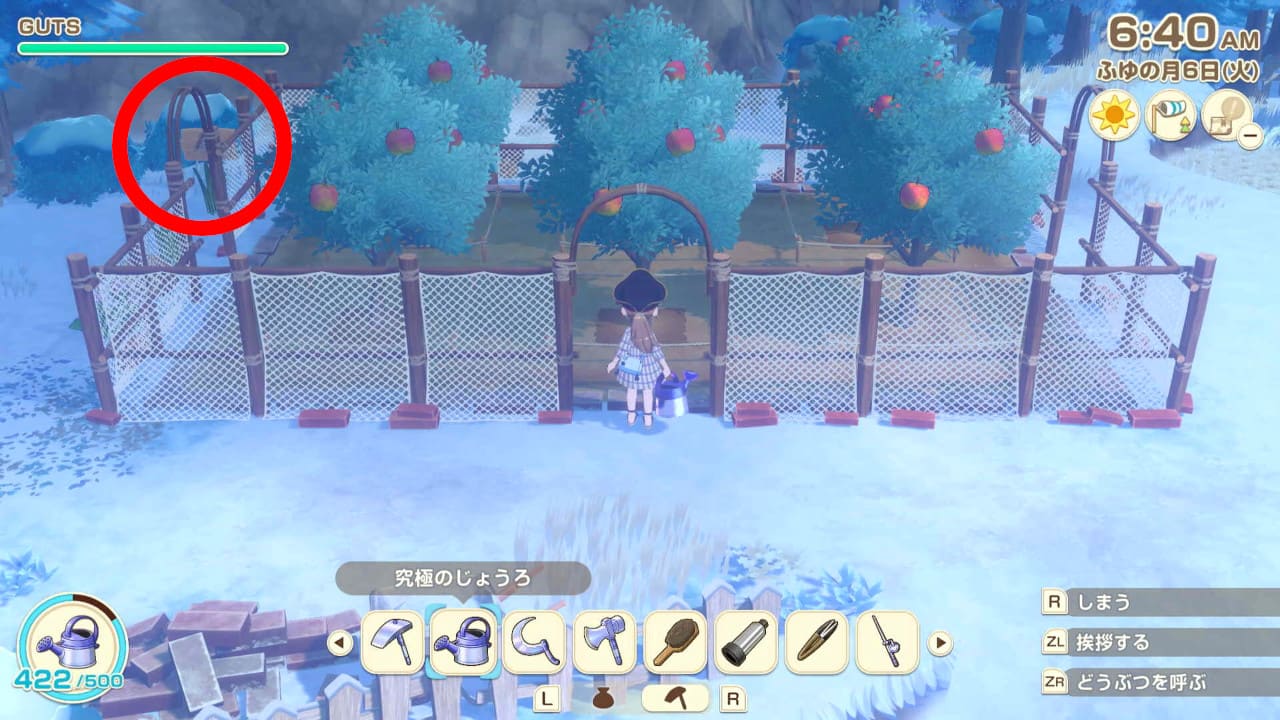Equip the fishing rod from the hotbar
The image size is (1280, 720).
888,642
